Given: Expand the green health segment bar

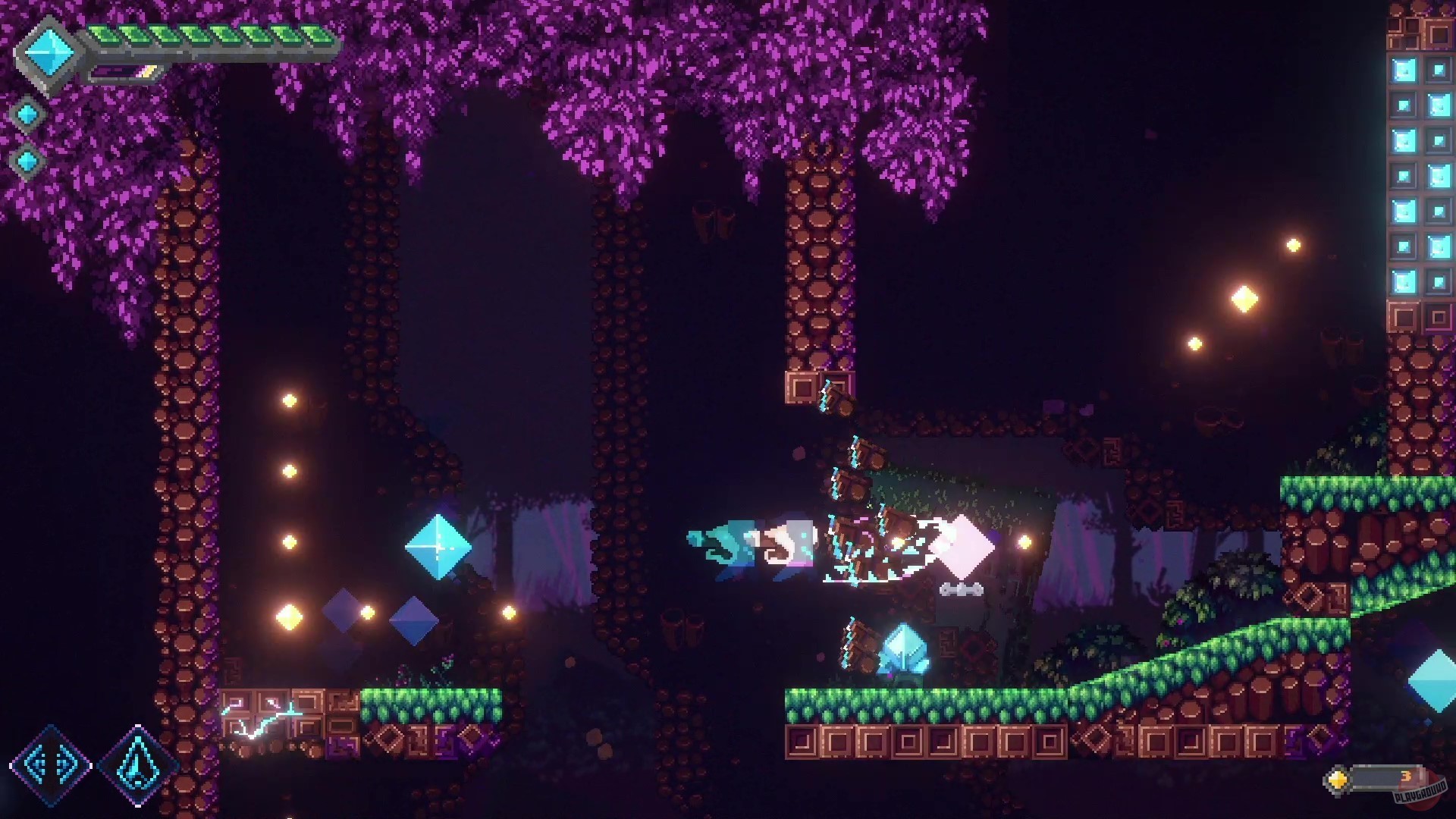Looking at the screenshot, I should coord(212,34).
